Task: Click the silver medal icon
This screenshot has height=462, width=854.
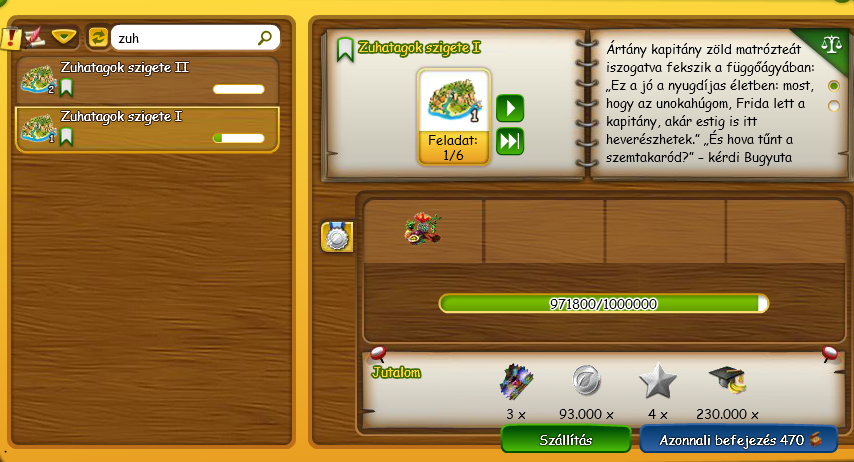Action: coord(335,236)
